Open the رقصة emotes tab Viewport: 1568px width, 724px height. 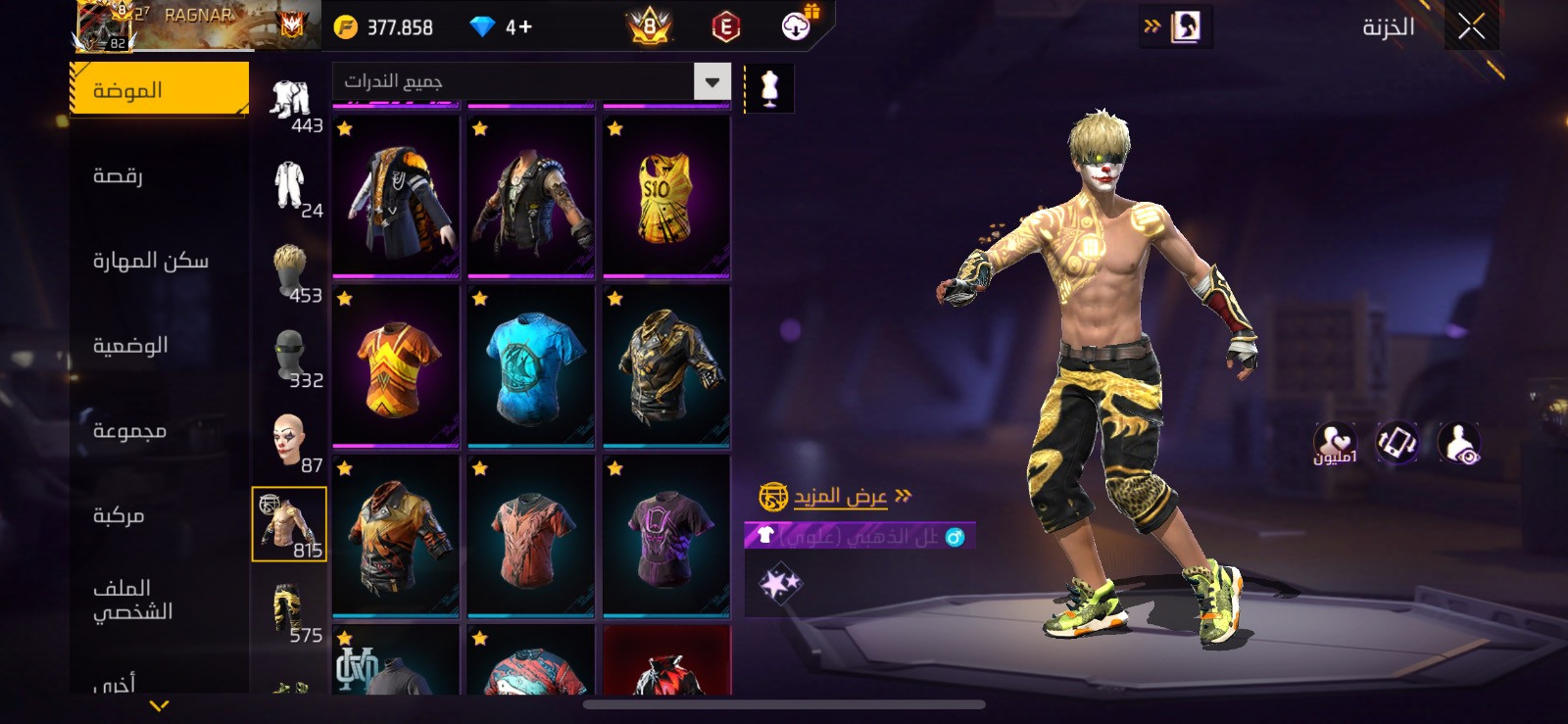tap(119, 175)
